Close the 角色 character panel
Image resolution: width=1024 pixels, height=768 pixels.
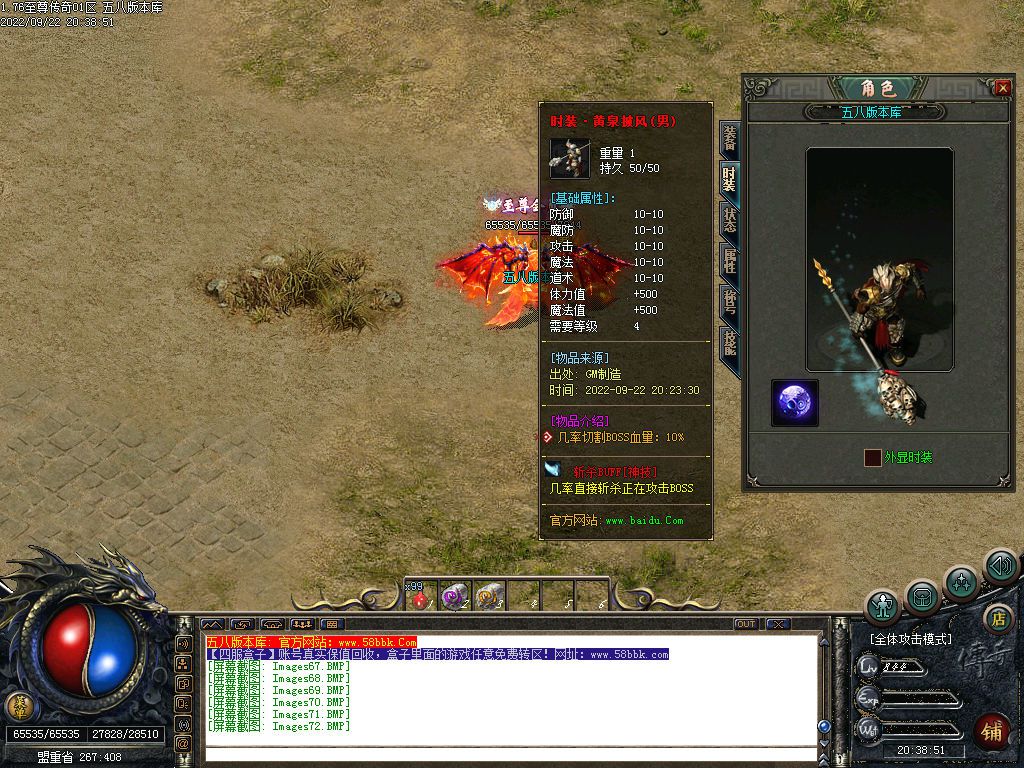pyautogui.click(x=1003, y=88)
